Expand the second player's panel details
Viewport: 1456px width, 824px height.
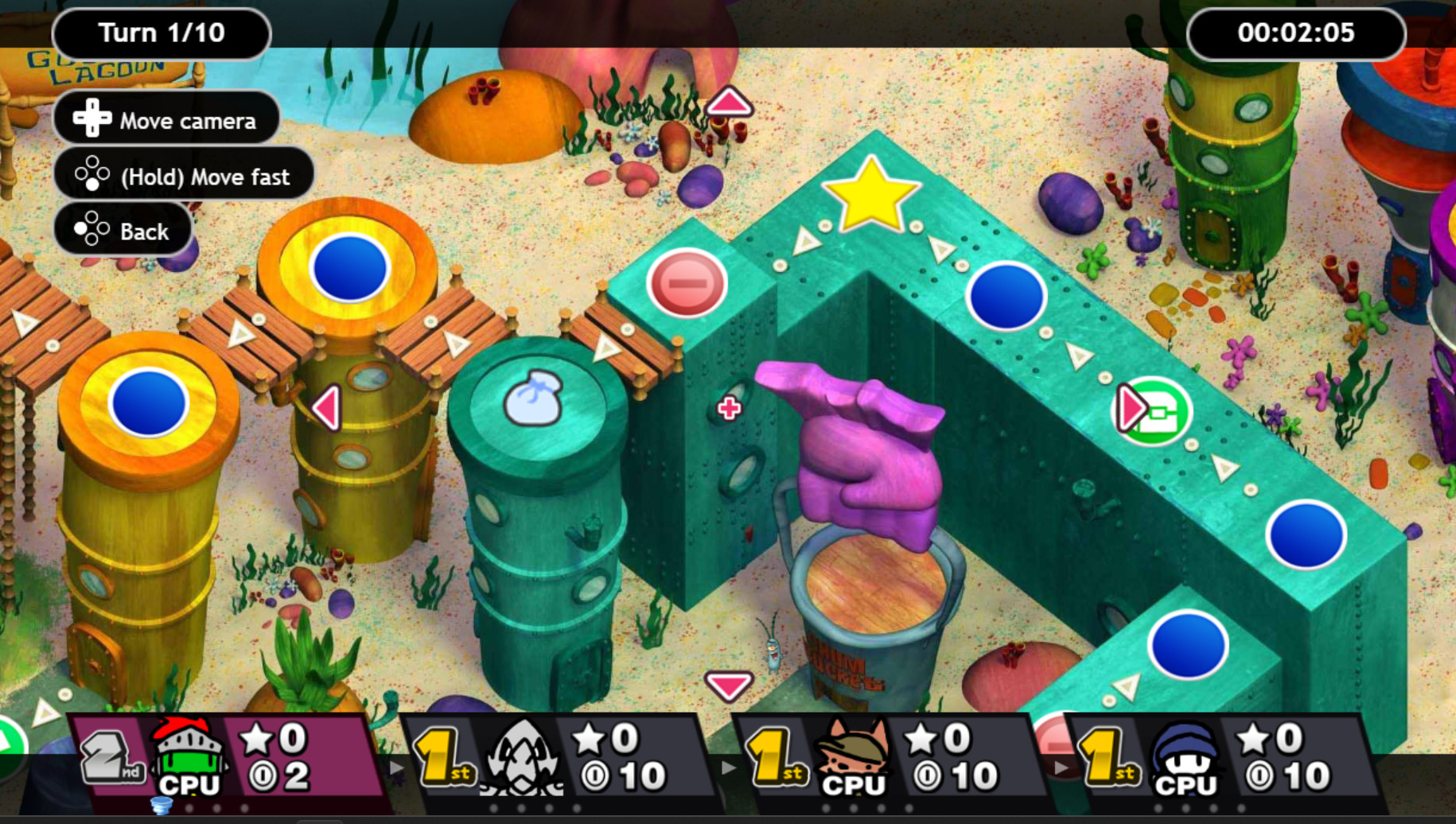(x=728, y=768)
